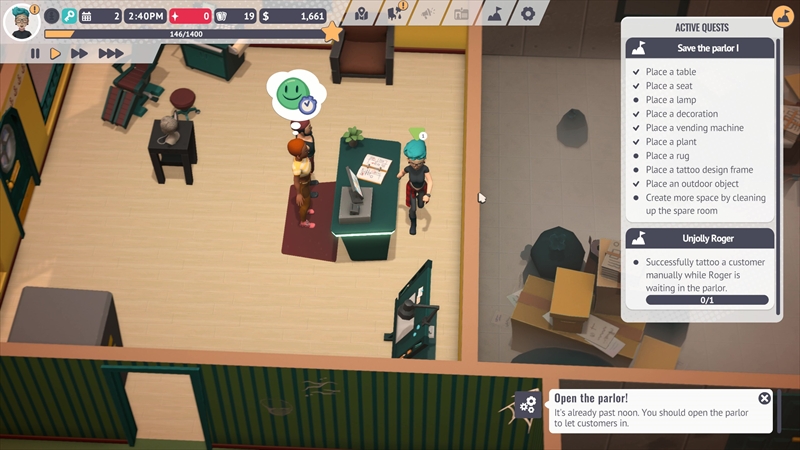Open the ID card staff tab
The width and height of the screenshot is (800, 450).
pos(461,14)
